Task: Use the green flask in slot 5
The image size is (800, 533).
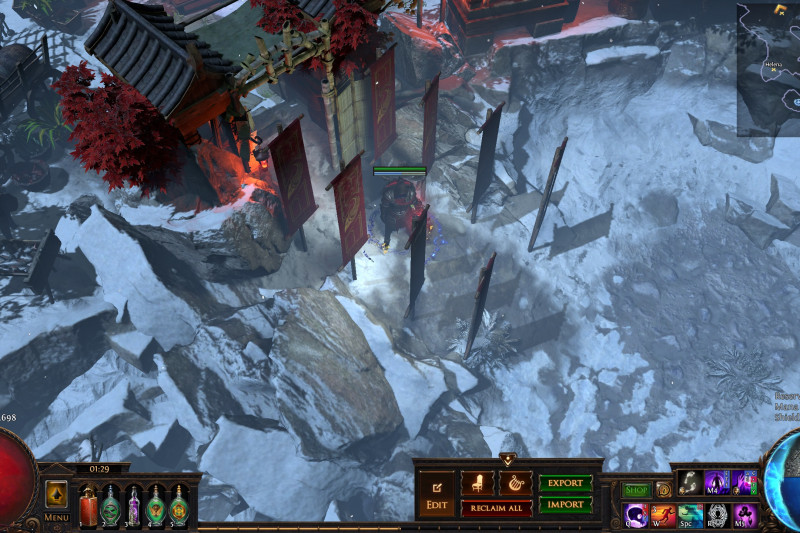Action: pyautogui.click(x=179, y=504)
